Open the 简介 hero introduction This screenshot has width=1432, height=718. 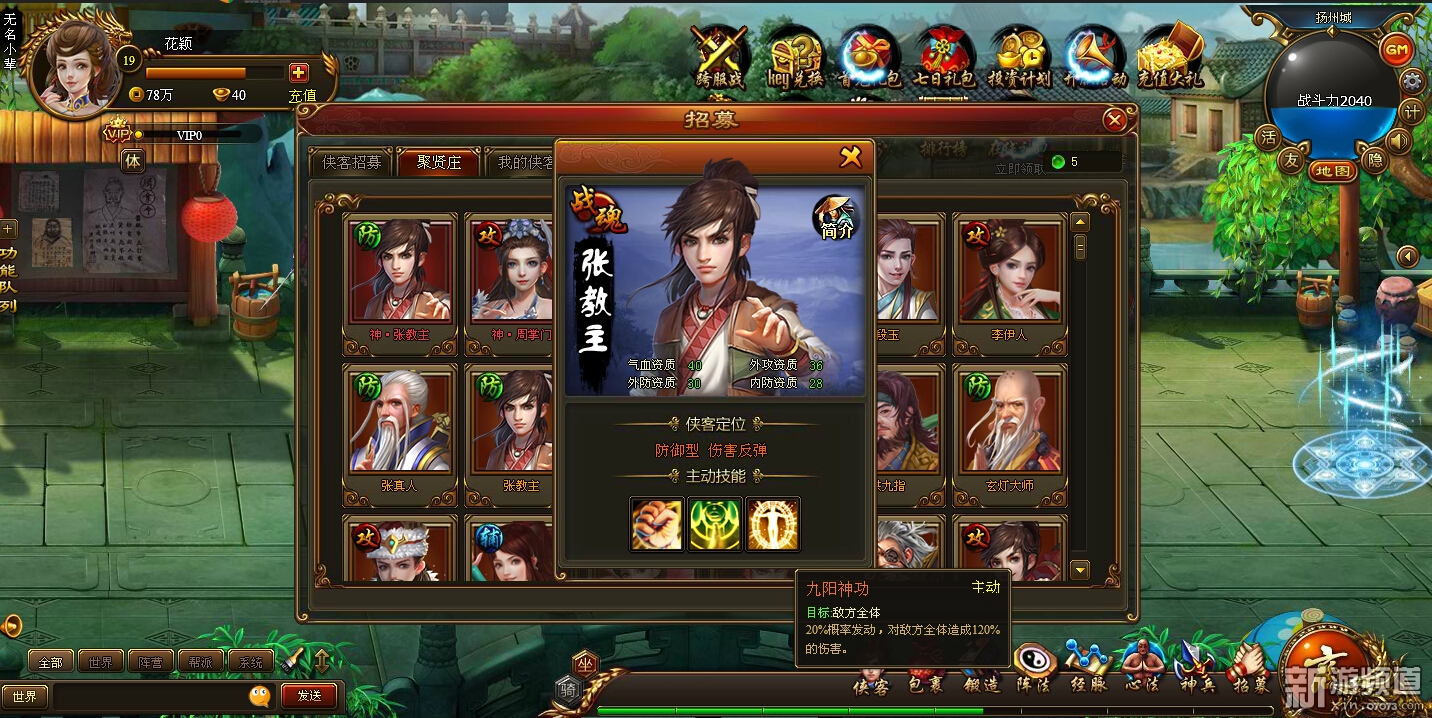click(836, 217)
